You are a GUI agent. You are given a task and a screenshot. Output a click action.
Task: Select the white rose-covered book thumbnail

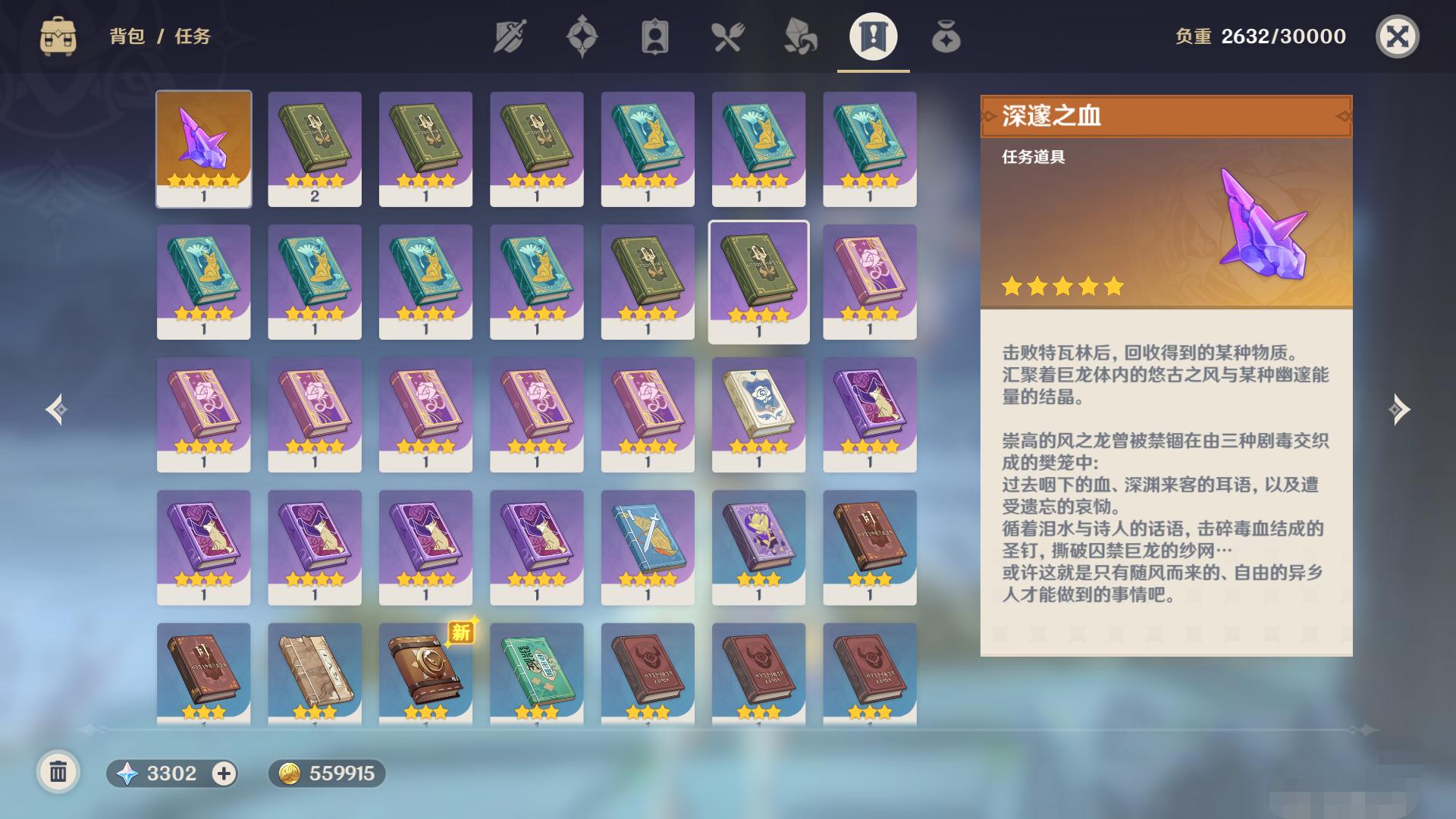(760, 414)
